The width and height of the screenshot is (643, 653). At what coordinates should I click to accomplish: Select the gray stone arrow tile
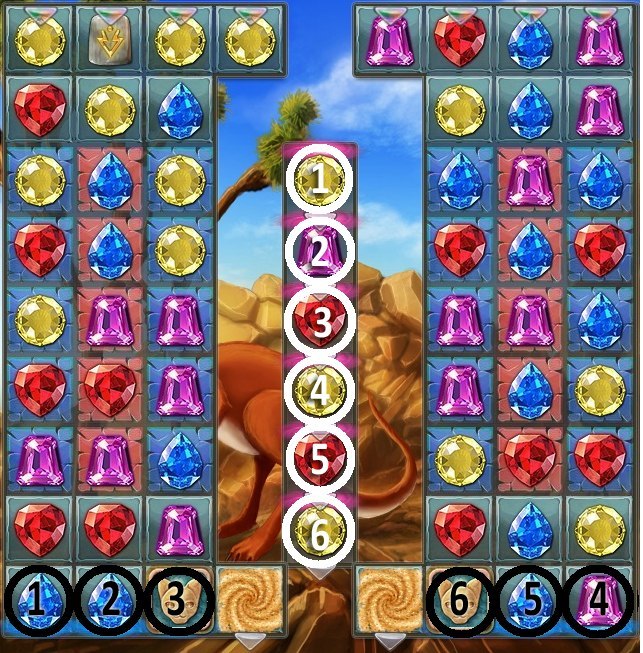[x=107, y=39]
